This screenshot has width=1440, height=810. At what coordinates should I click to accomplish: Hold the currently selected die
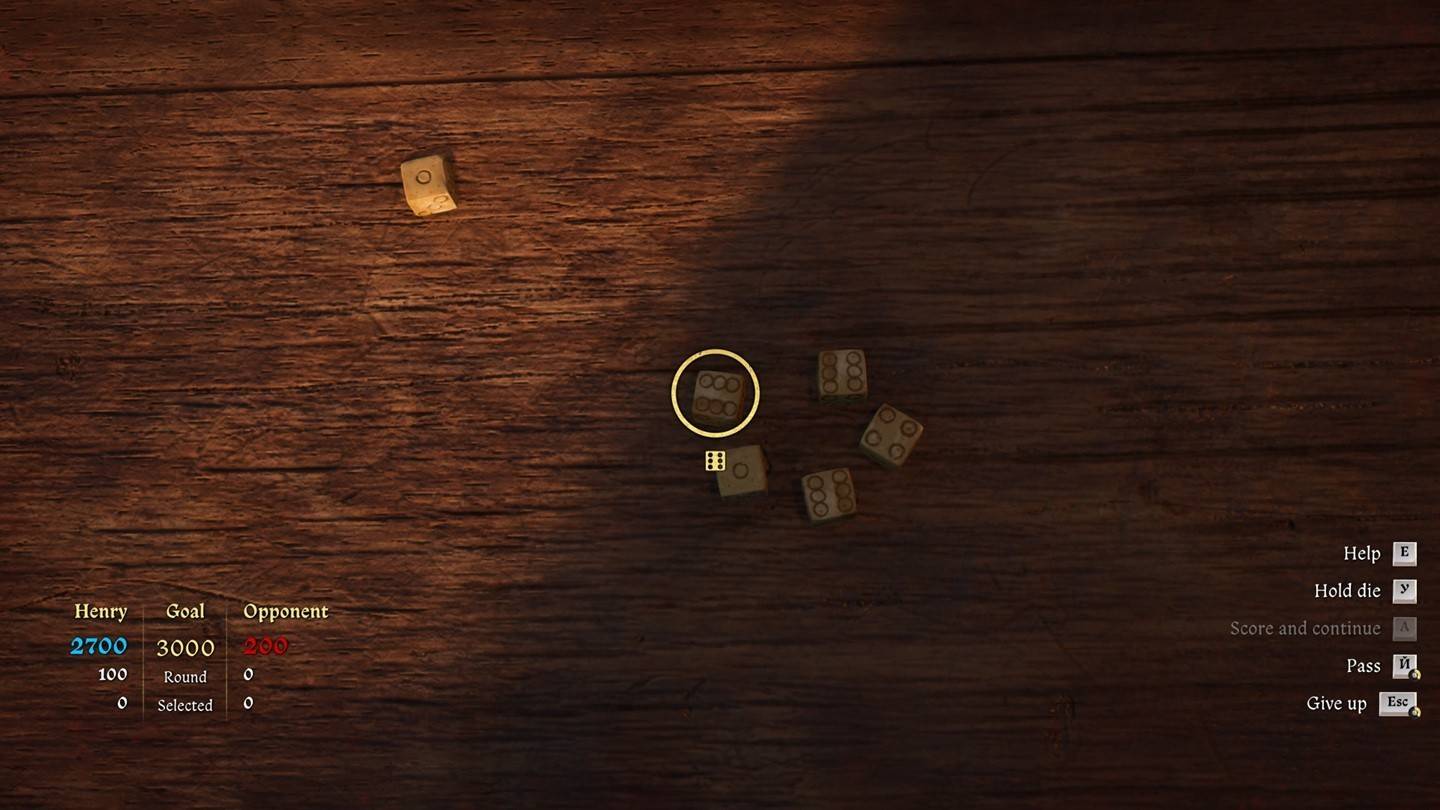coord(1345,590)
